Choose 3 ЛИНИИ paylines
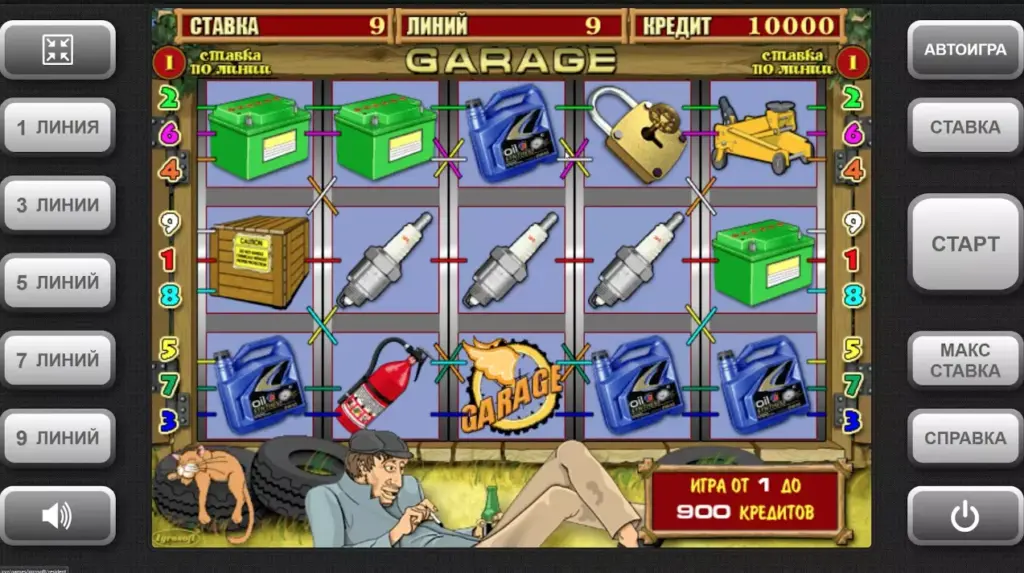 click(x=58, y=205)
